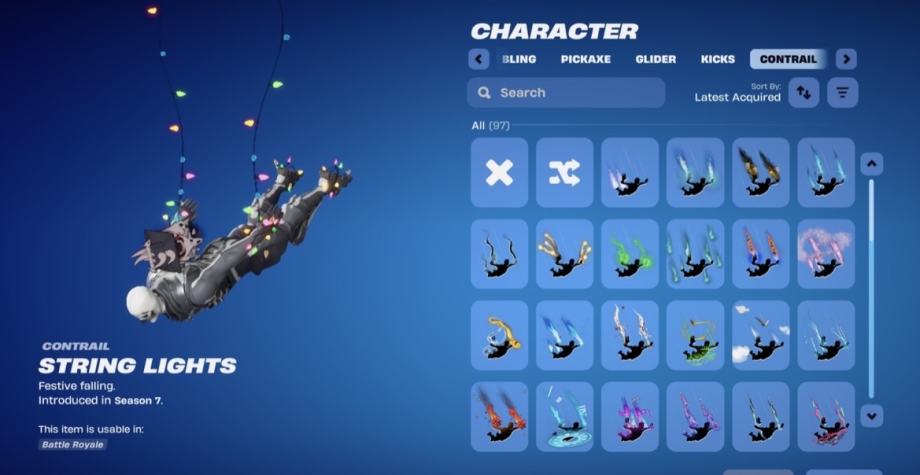Click the scroll down arrow button
The image size is (920, 475).
(x=871, y=414)
